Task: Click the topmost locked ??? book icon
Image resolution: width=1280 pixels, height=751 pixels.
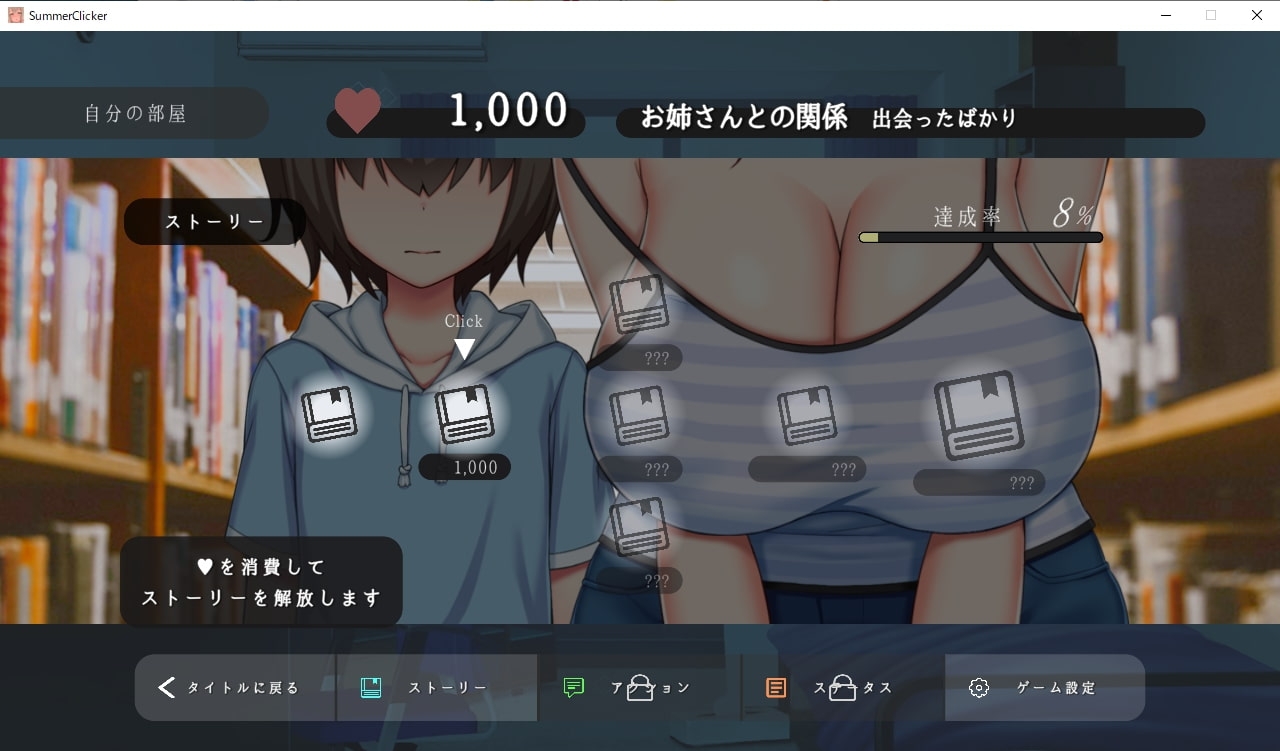Action: [x=640, y=305]
